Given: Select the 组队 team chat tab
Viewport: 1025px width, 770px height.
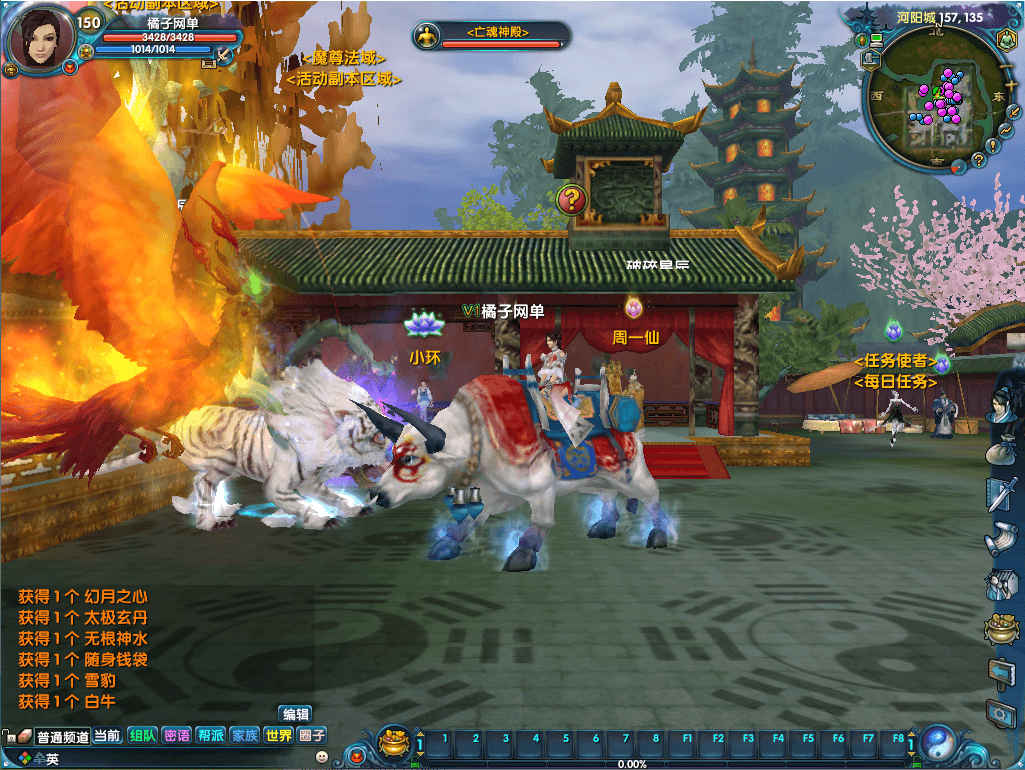Looking at the screenshot, I should [x=143, y=736].
